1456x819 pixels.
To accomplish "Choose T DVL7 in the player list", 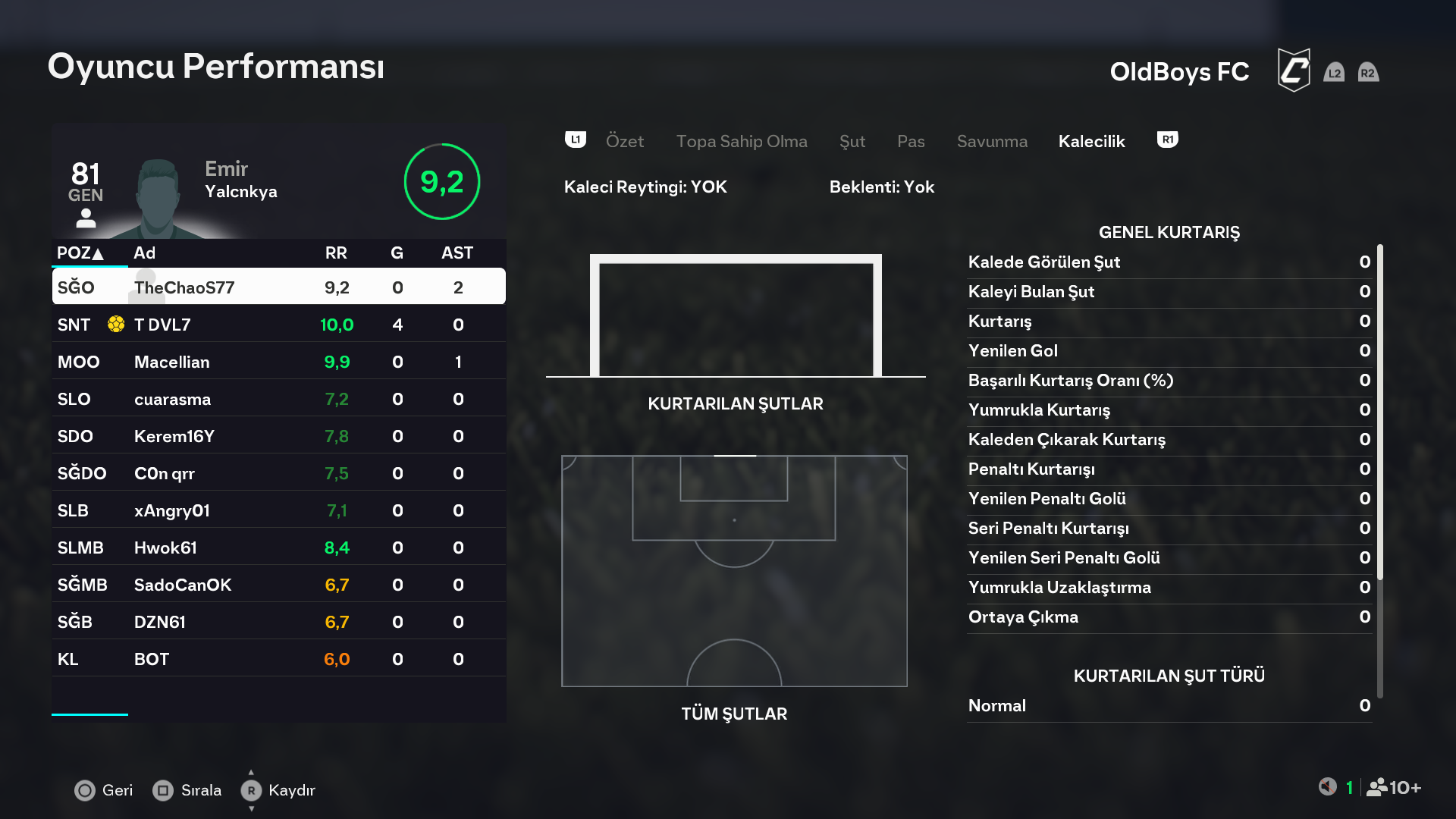I will point(278,325).
